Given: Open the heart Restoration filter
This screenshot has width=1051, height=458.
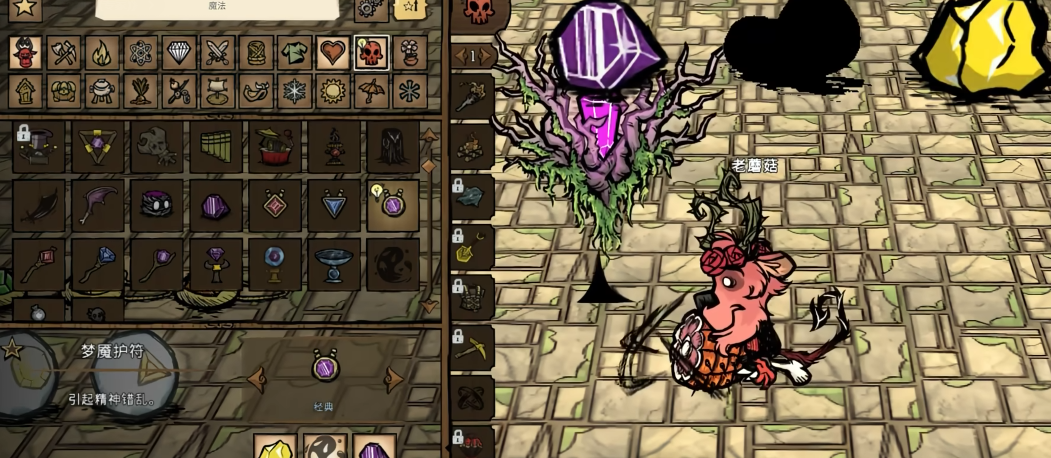Looking at the screenshot, I should click(333, 53).
